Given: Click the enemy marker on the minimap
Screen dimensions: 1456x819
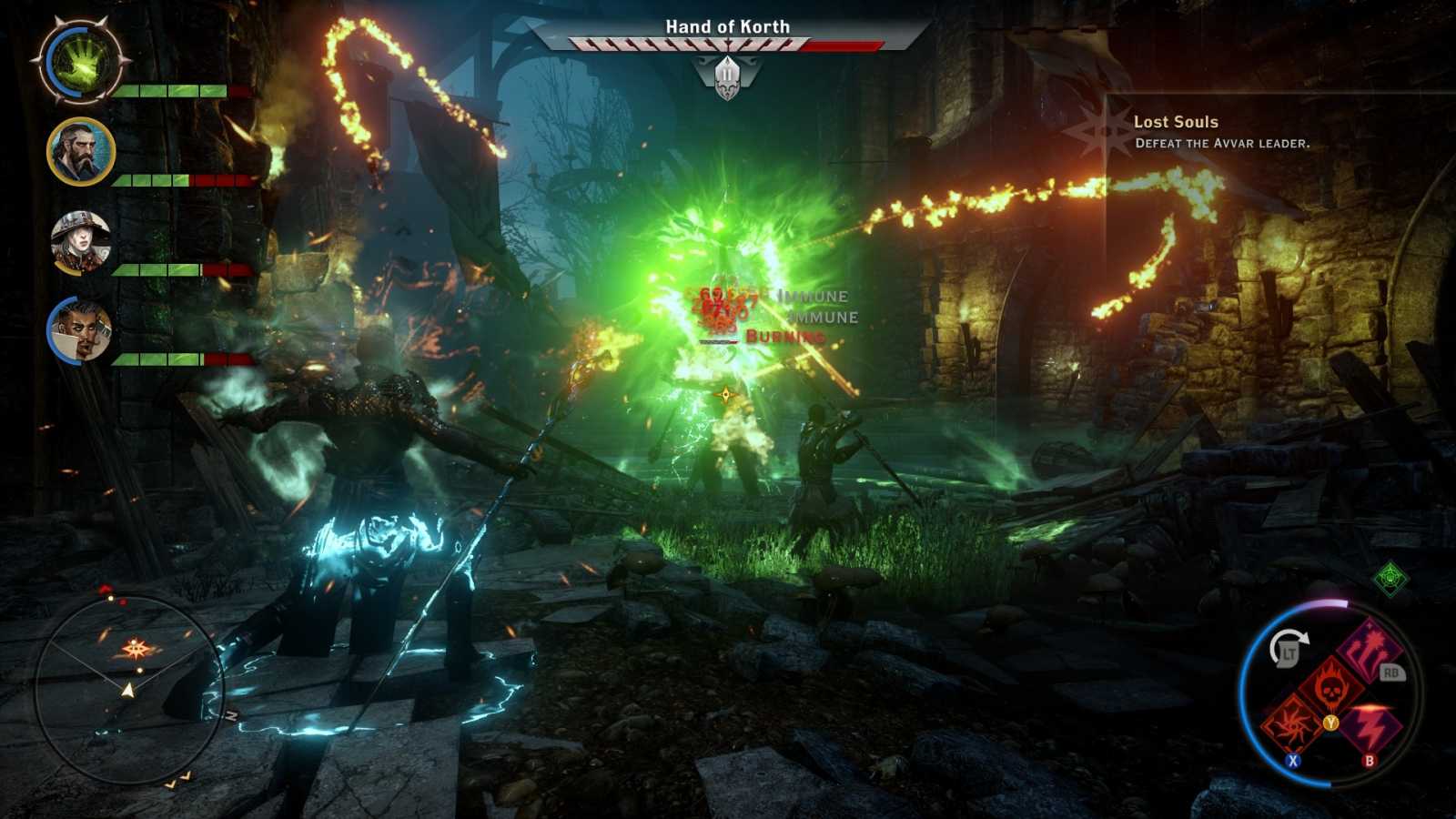Looking at the screenshot, I should [x=135, y=648].
